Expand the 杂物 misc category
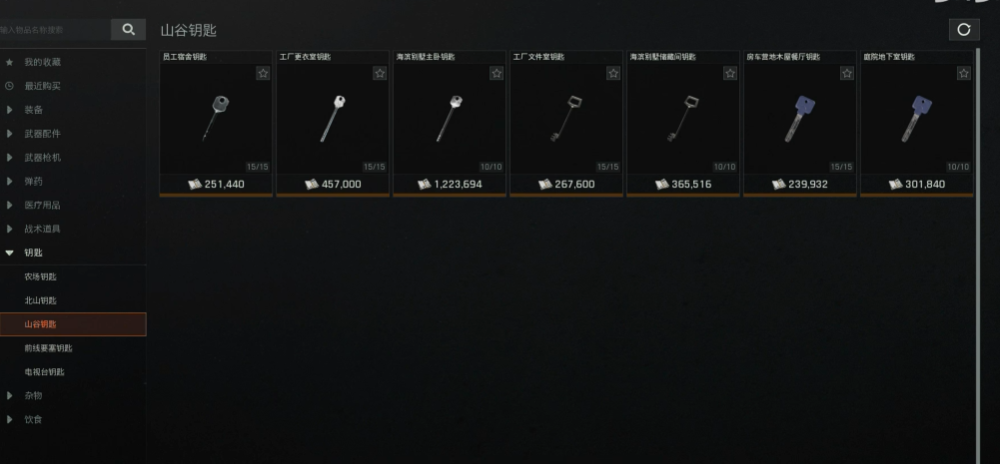1000x464 pixels. (34, 396)
